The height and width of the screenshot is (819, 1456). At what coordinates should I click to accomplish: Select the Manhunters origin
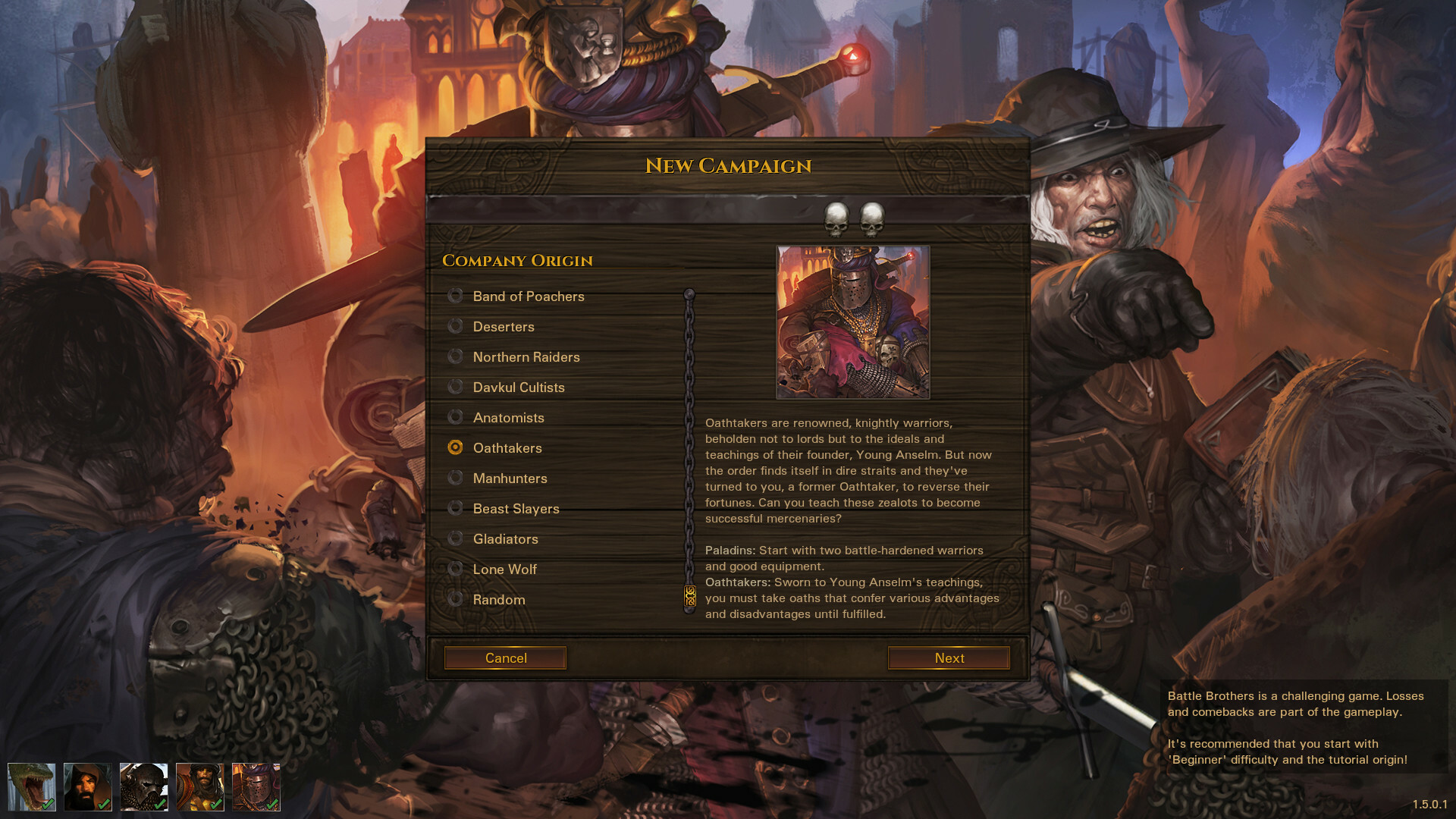pyautogui.click(x=456, y=478)
